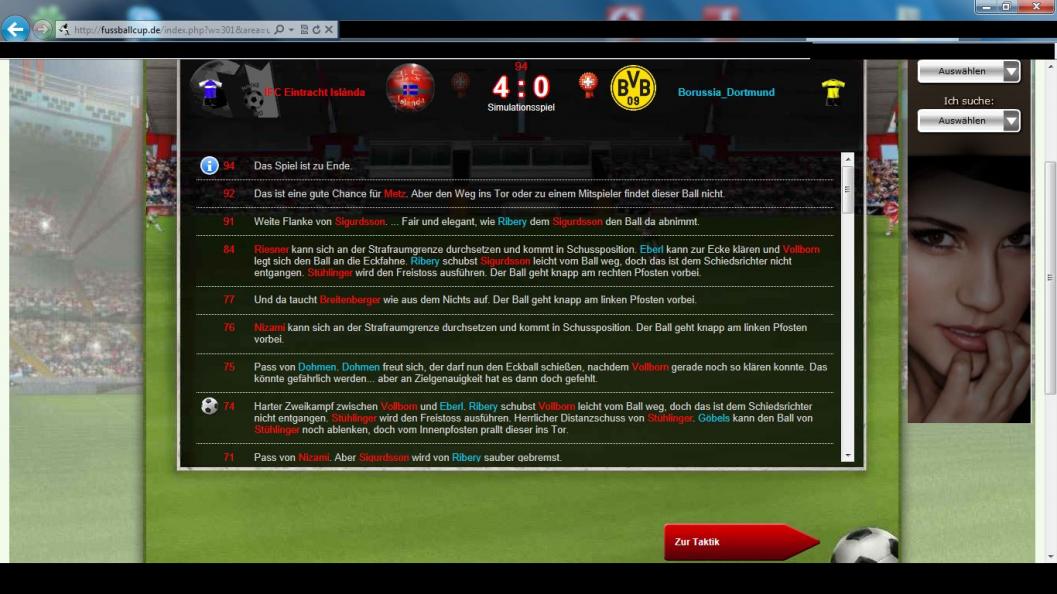Click the commentary scrollbar's up arrow

[848, 160]
